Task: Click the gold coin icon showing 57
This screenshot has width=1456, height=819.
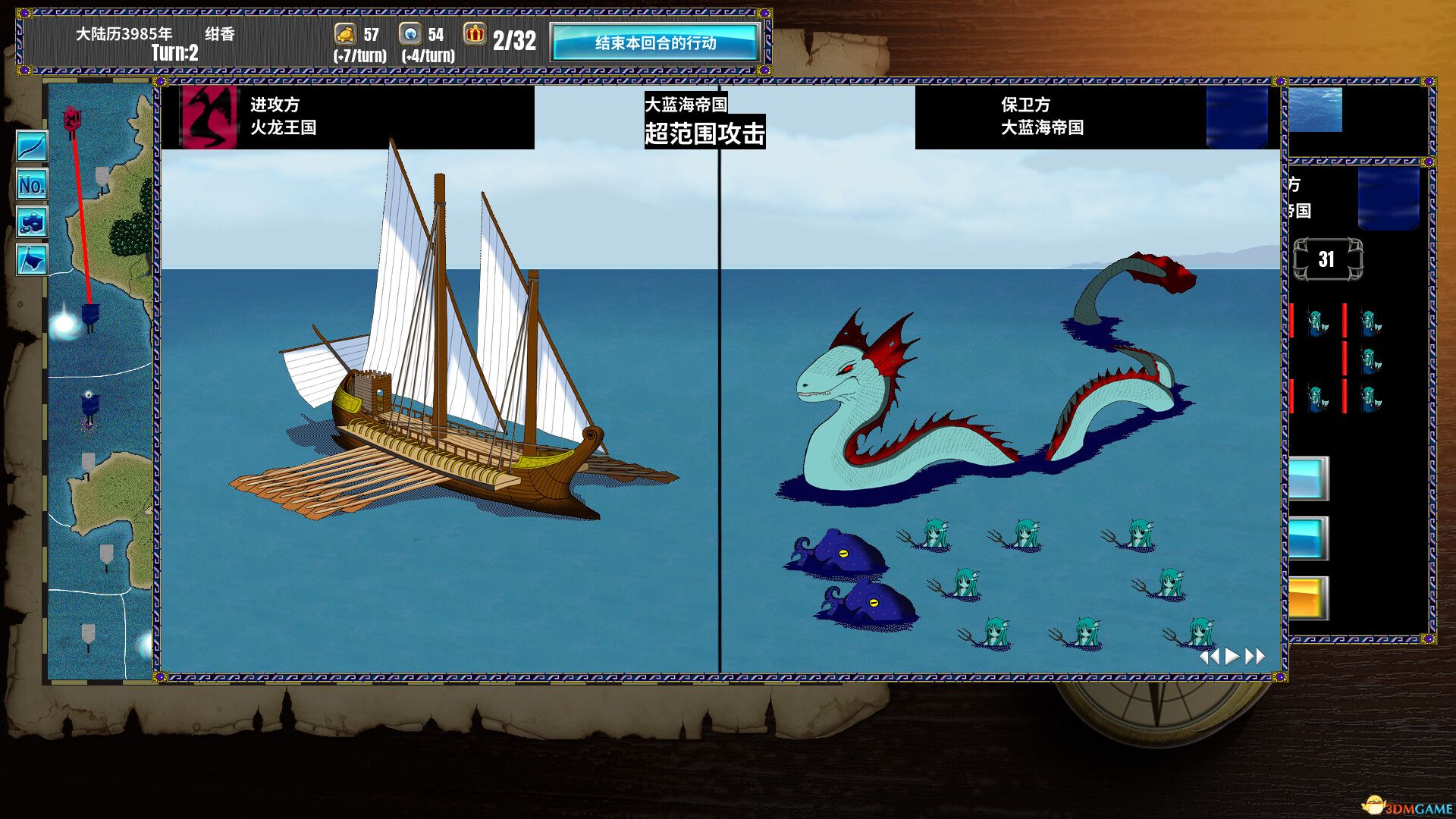Action: (x=345, y=34)
